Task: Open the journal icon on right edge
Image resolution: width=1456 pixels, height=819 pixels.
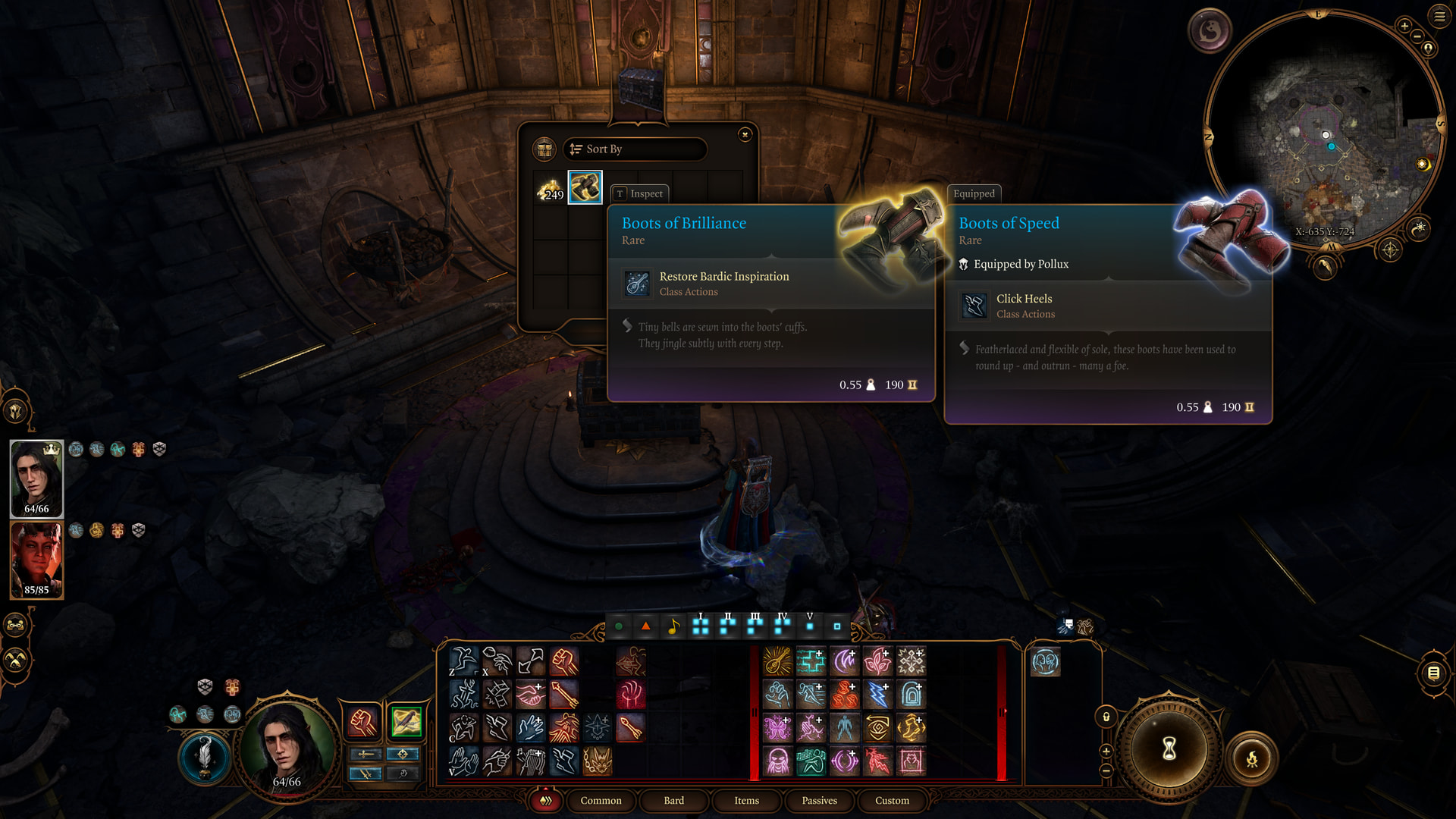Action: coord(1433,673)
